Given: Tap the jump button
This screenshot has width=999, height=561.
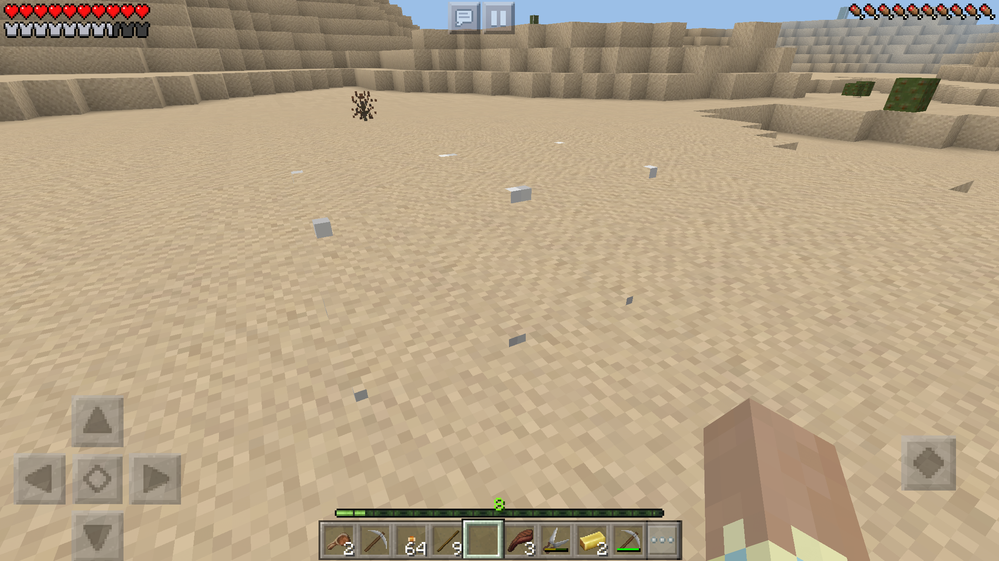Looking at the screenshot, I should coord(928,463).
